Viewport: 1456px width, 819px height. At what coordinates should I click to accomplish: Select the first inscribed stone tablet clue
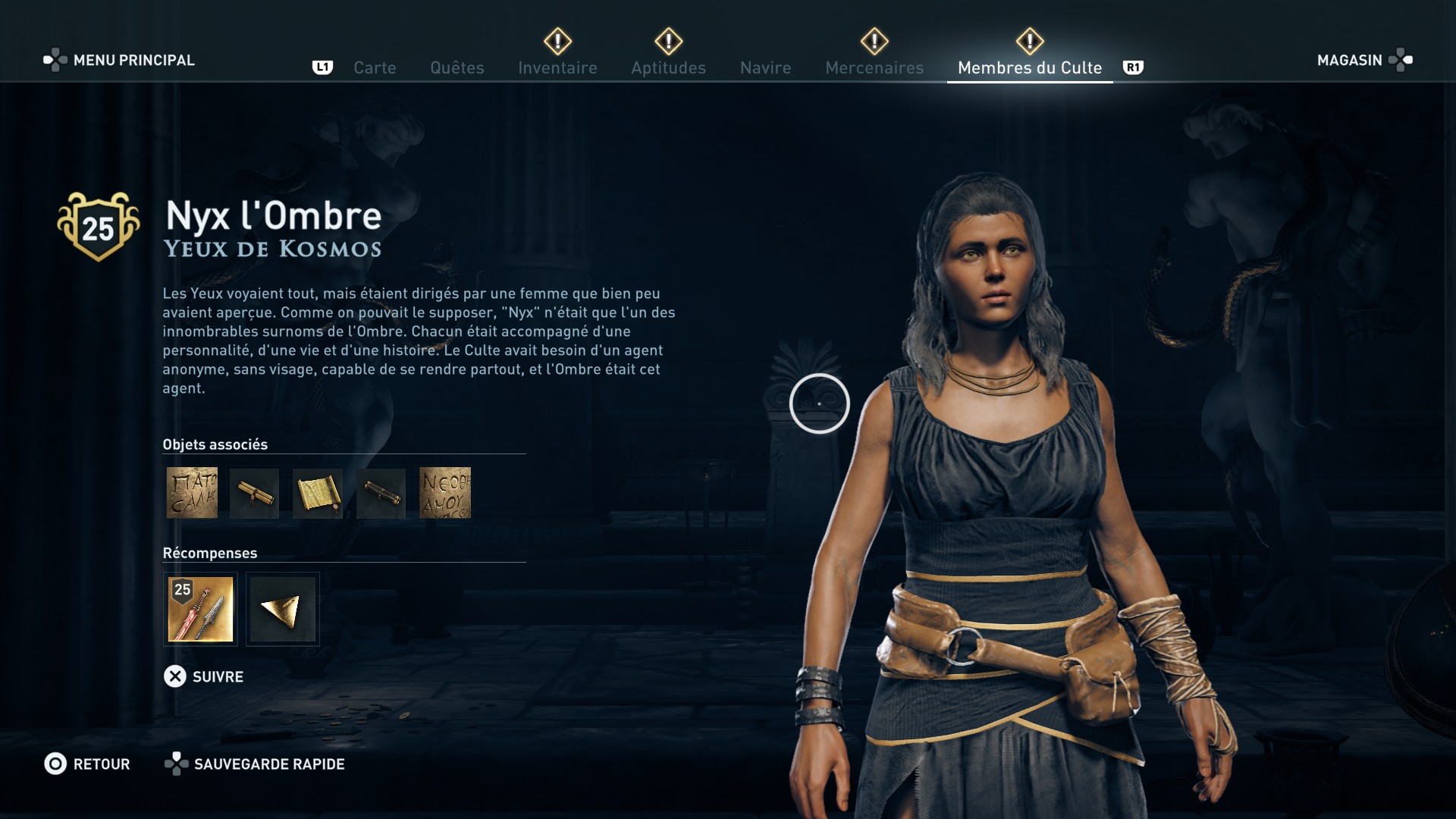point(192,493)
